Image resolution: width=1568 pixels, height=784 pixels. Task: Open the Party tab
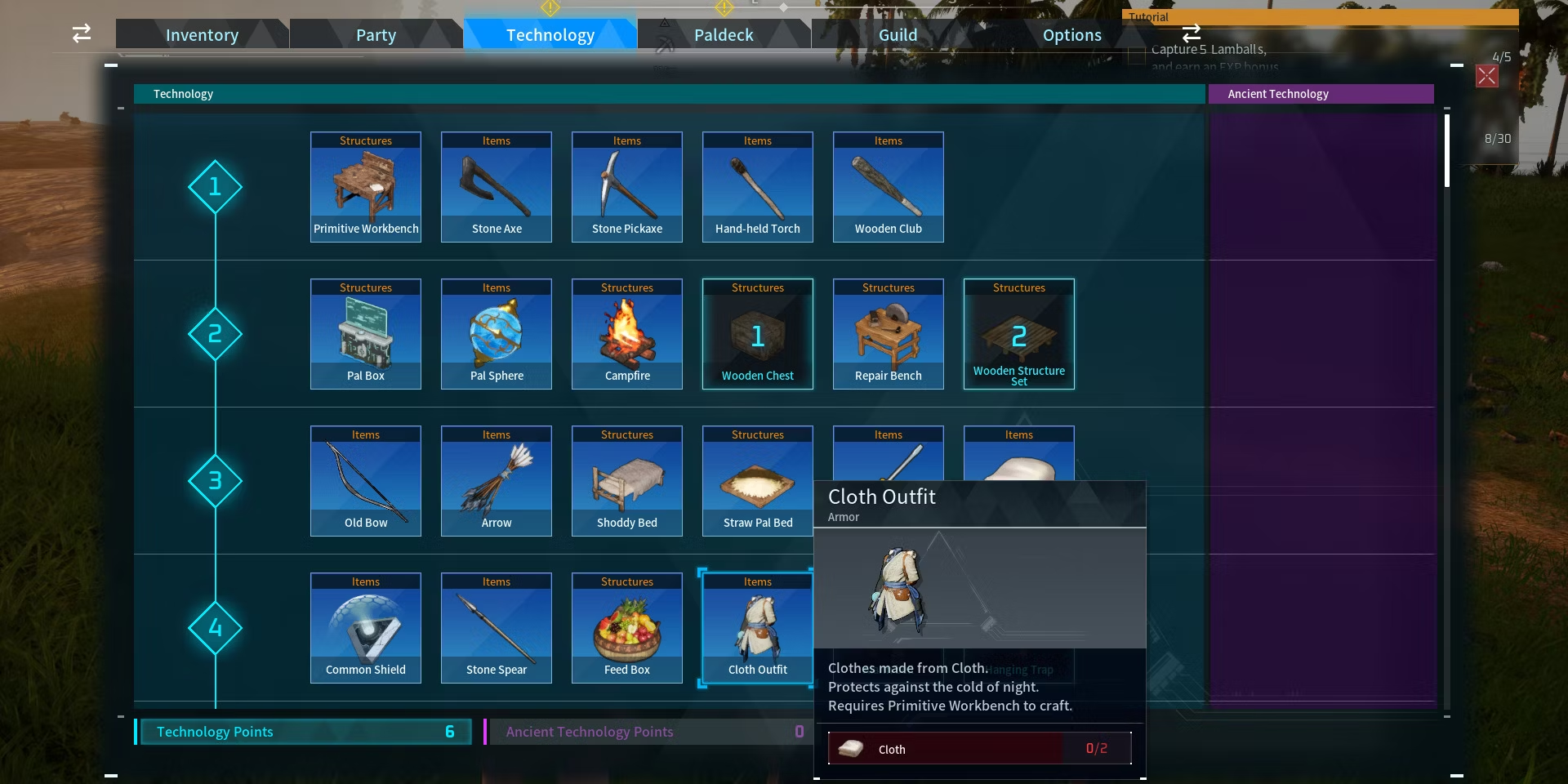pyautogui.click(x=376, y=35)
